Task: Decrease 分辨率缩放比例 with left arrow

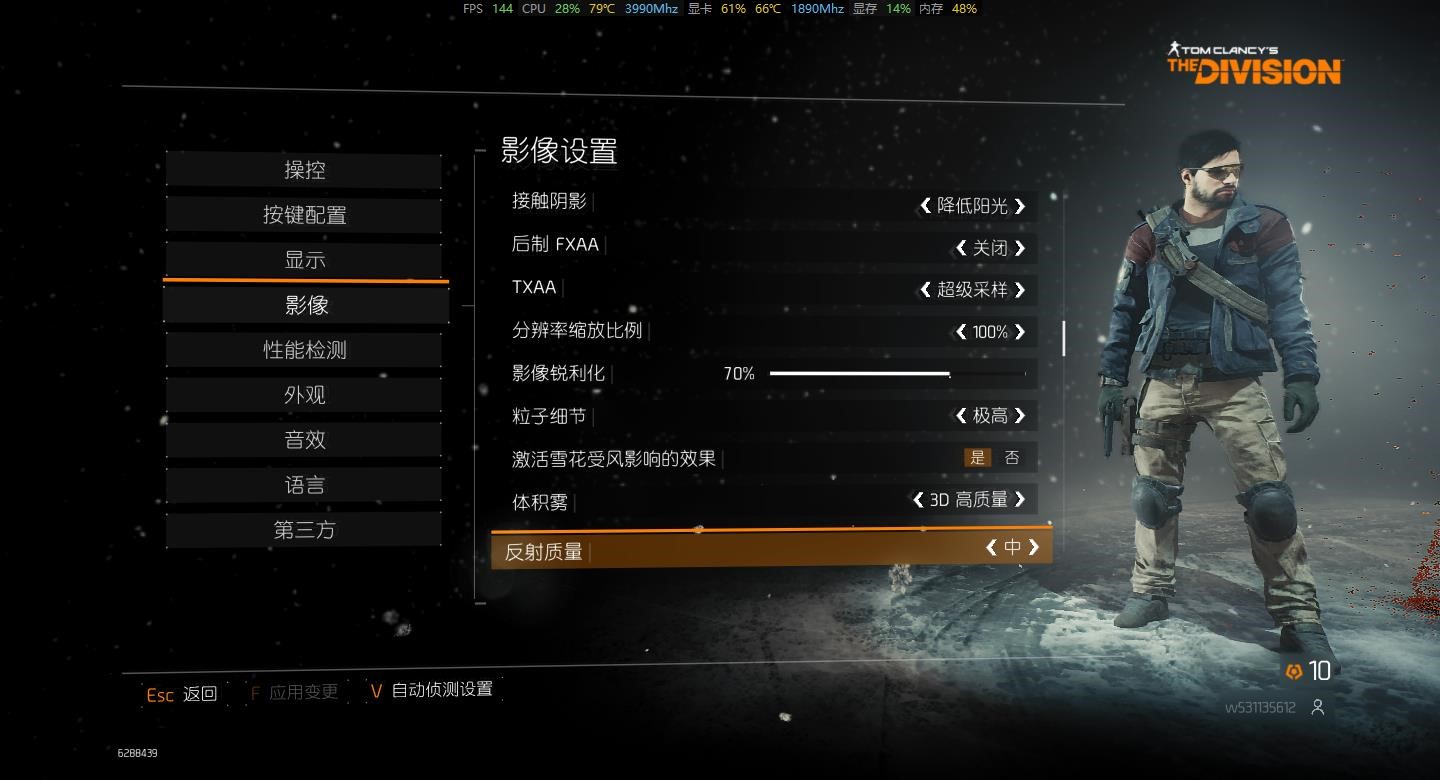Action: click(x=961, y=332)
